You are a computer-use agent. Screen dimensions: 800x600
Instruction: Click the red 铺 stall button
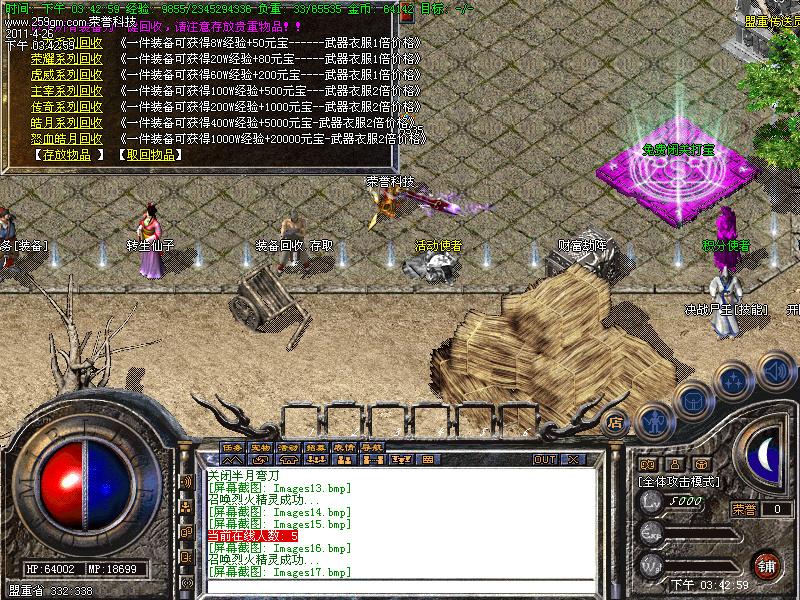coord(767,564)
